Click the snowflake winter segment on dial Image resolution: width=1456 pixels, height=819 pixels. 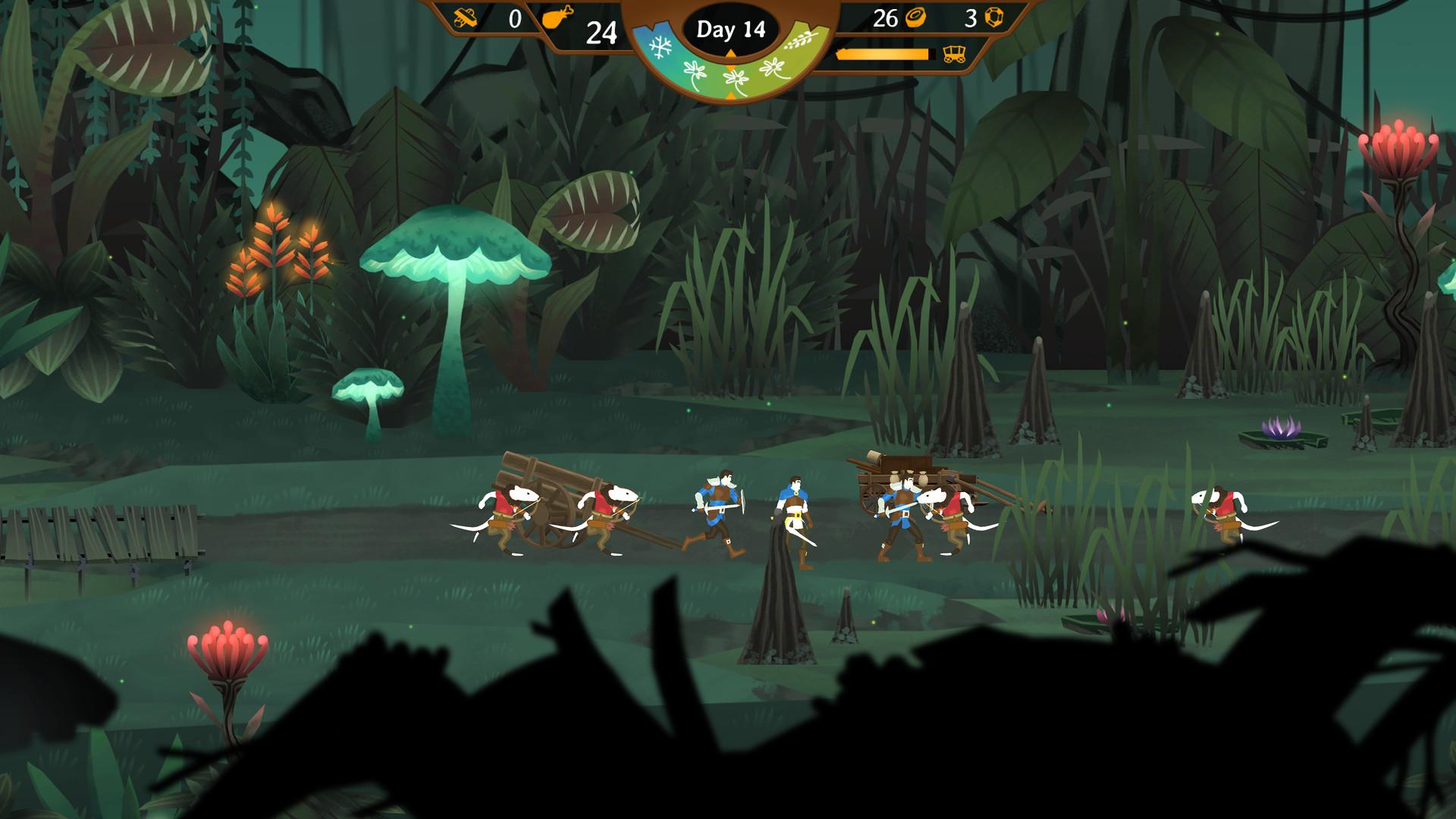pos(661,46)
